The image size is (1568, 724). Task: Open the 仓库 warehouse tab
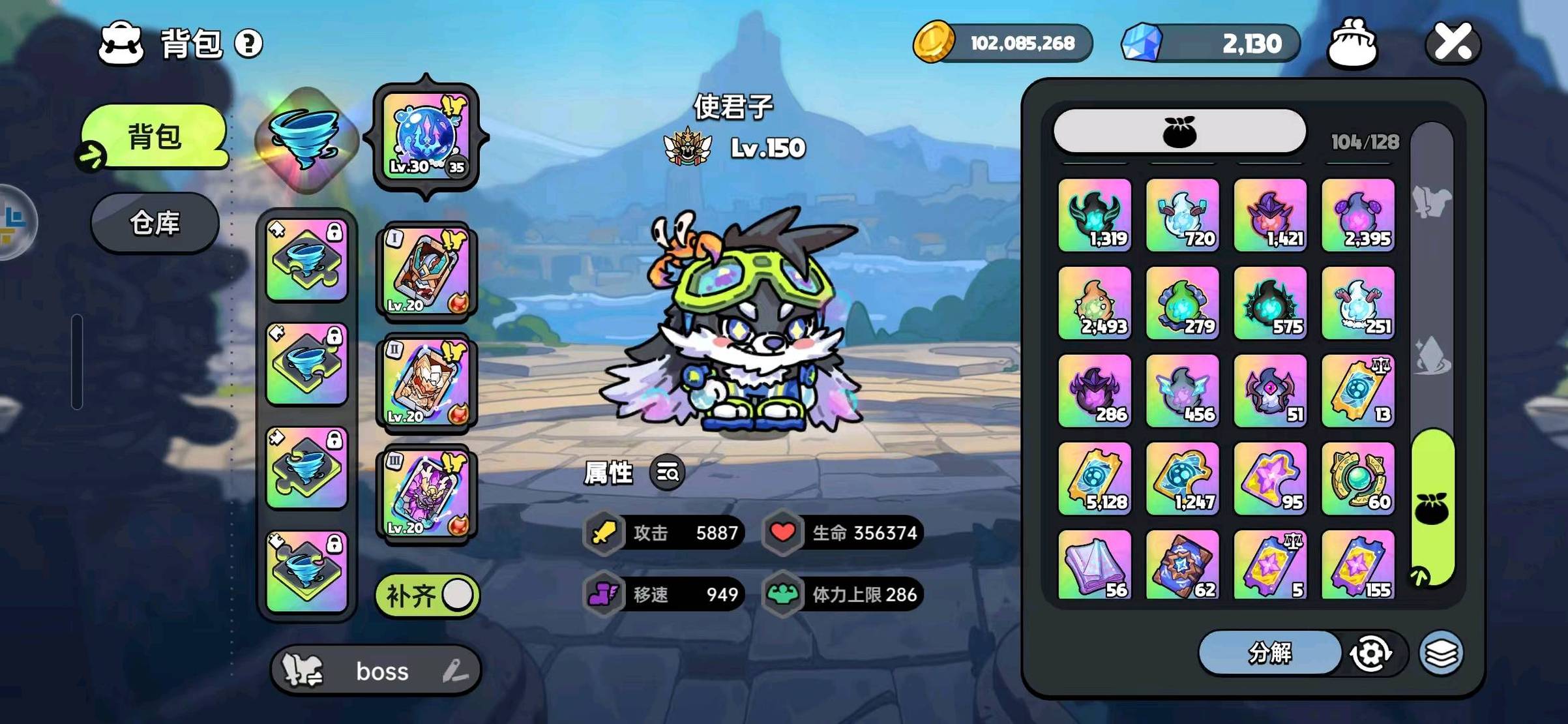155,223
